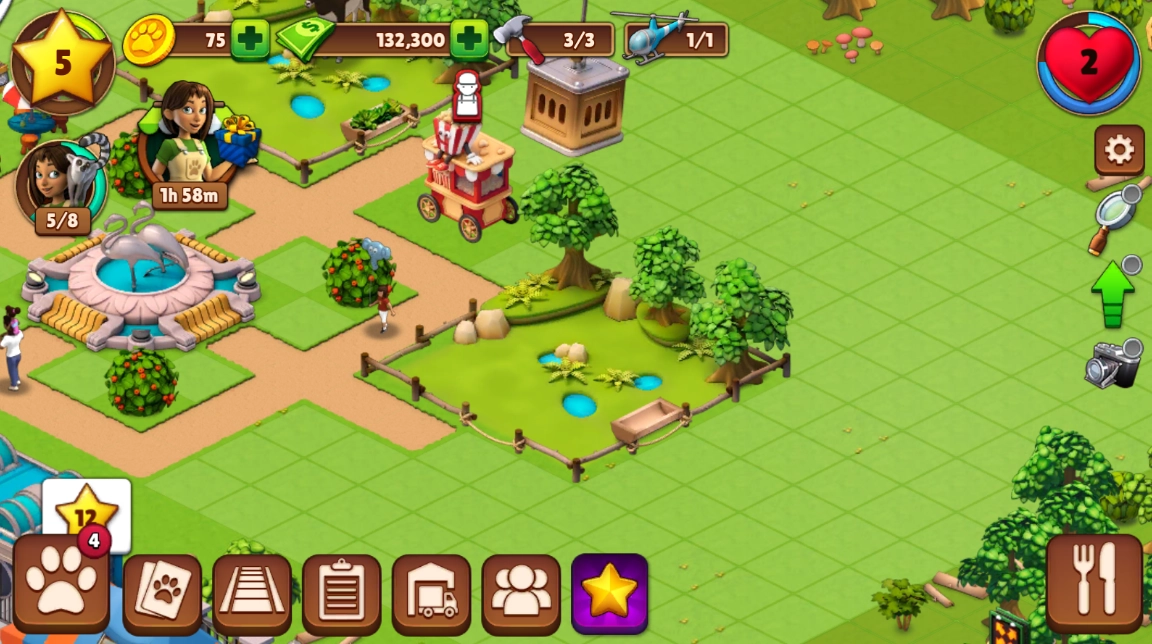Add more paw coins with green plus
This screenshot has height=644, width=1152.
250,40
